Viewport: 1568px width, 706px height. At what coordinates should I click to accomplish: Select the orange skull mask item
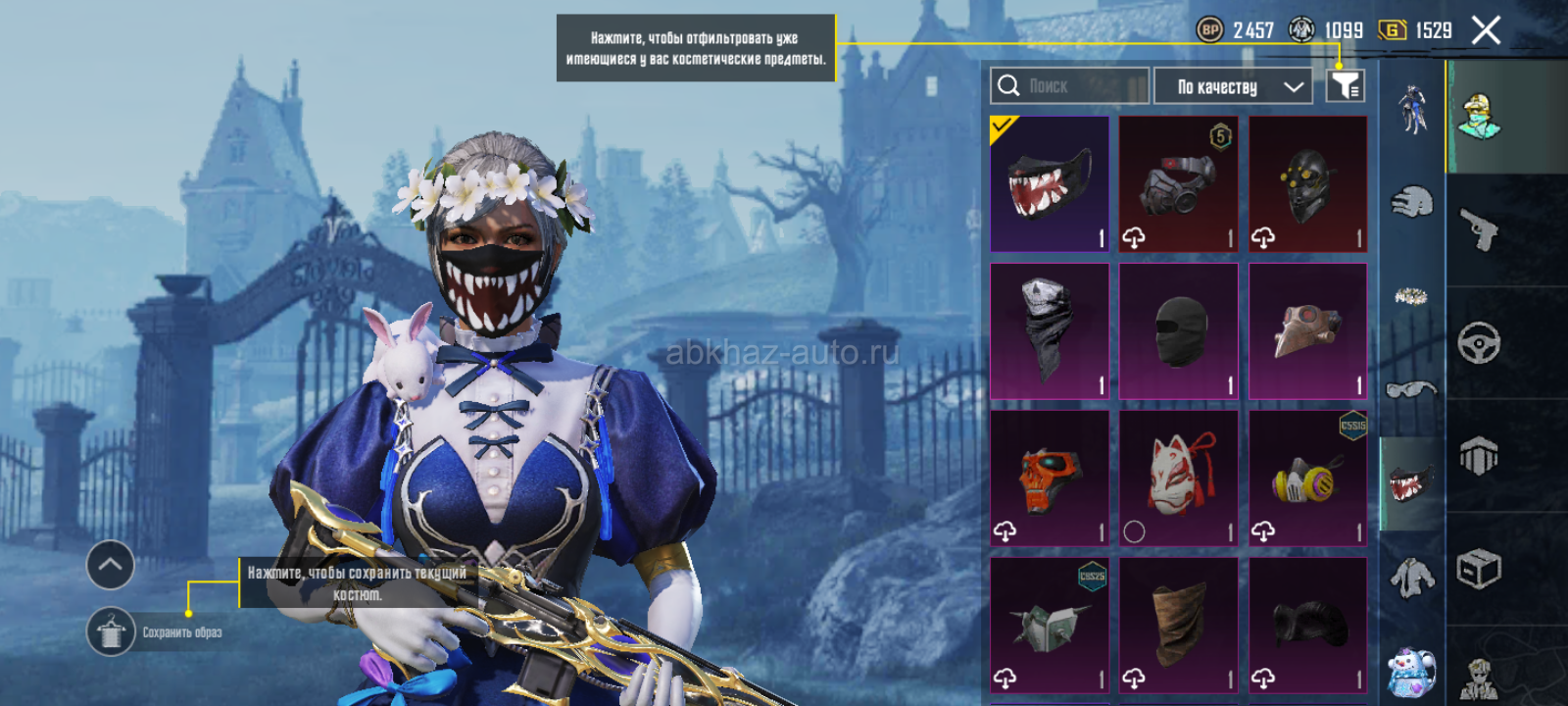coord(1050,478)
